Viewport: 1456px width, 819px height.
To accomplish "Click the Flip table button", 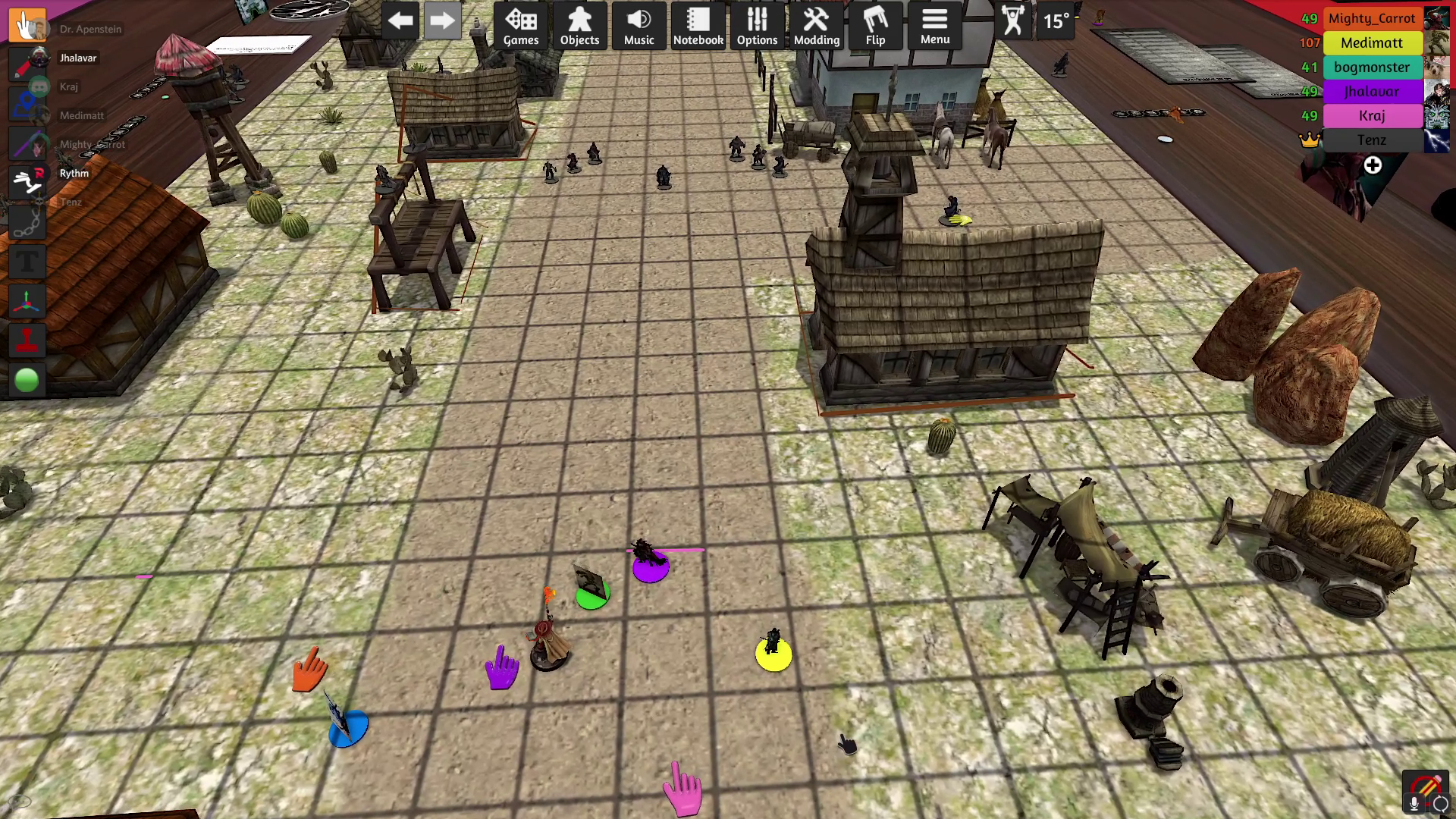I will [875, 26].
